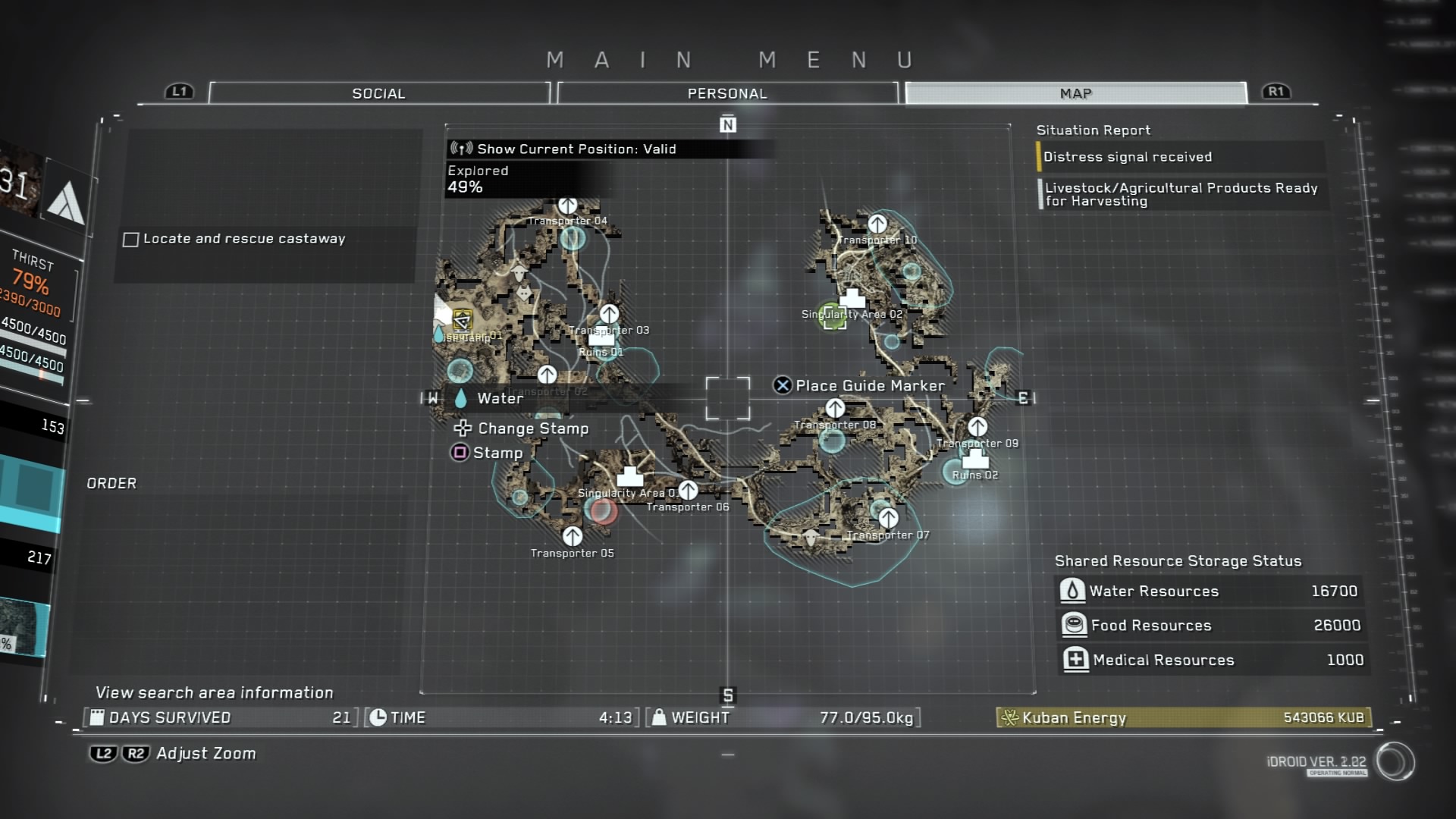Click the Kuban Energy bar
1456x819 pixels.
tap(1183, 717)
